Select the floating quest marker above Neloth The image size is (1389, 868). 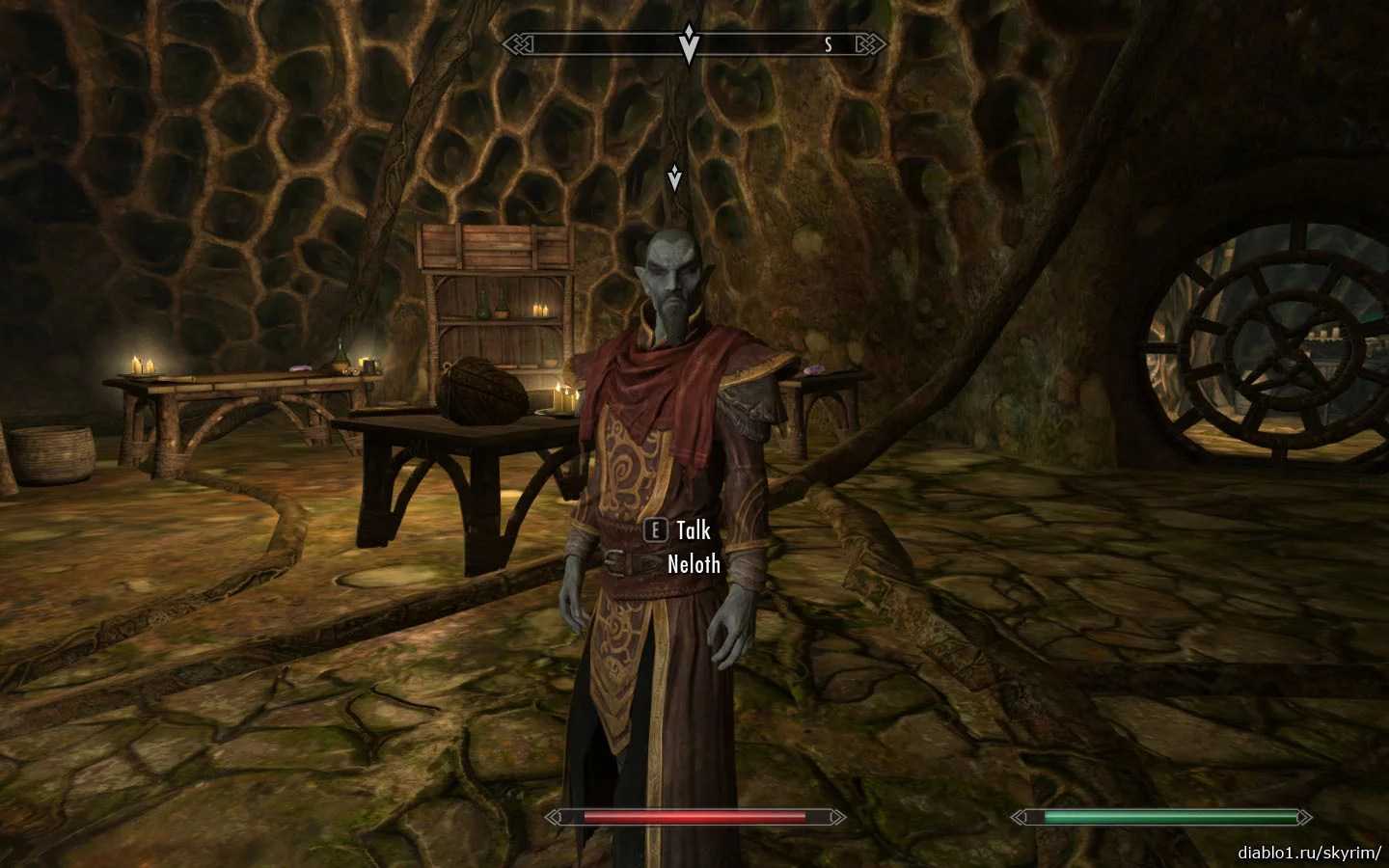click(675, 177)
